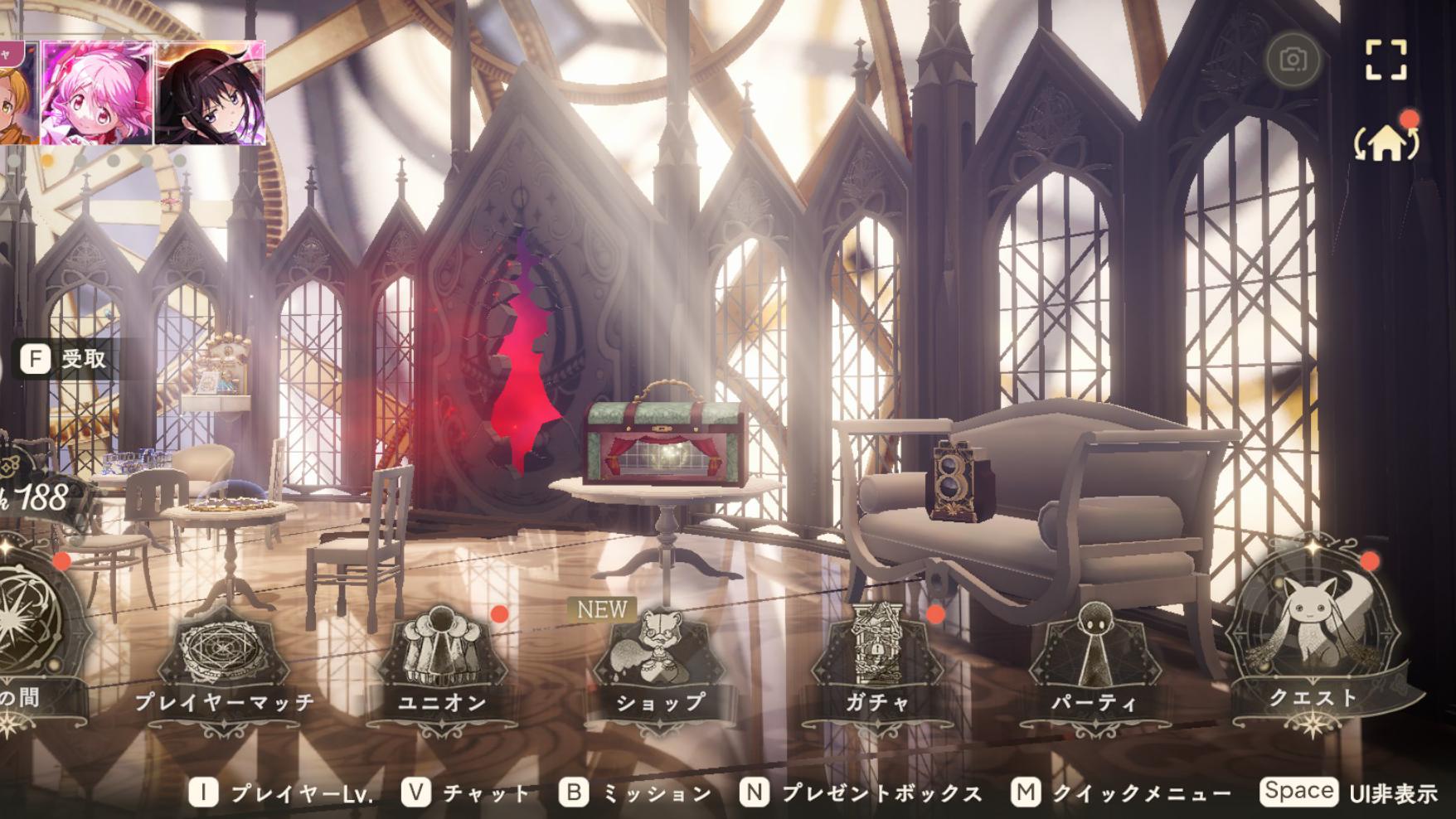Open the チャット (Chat) window
Viewport: 1456px width, 819px height.
(467, 793)
